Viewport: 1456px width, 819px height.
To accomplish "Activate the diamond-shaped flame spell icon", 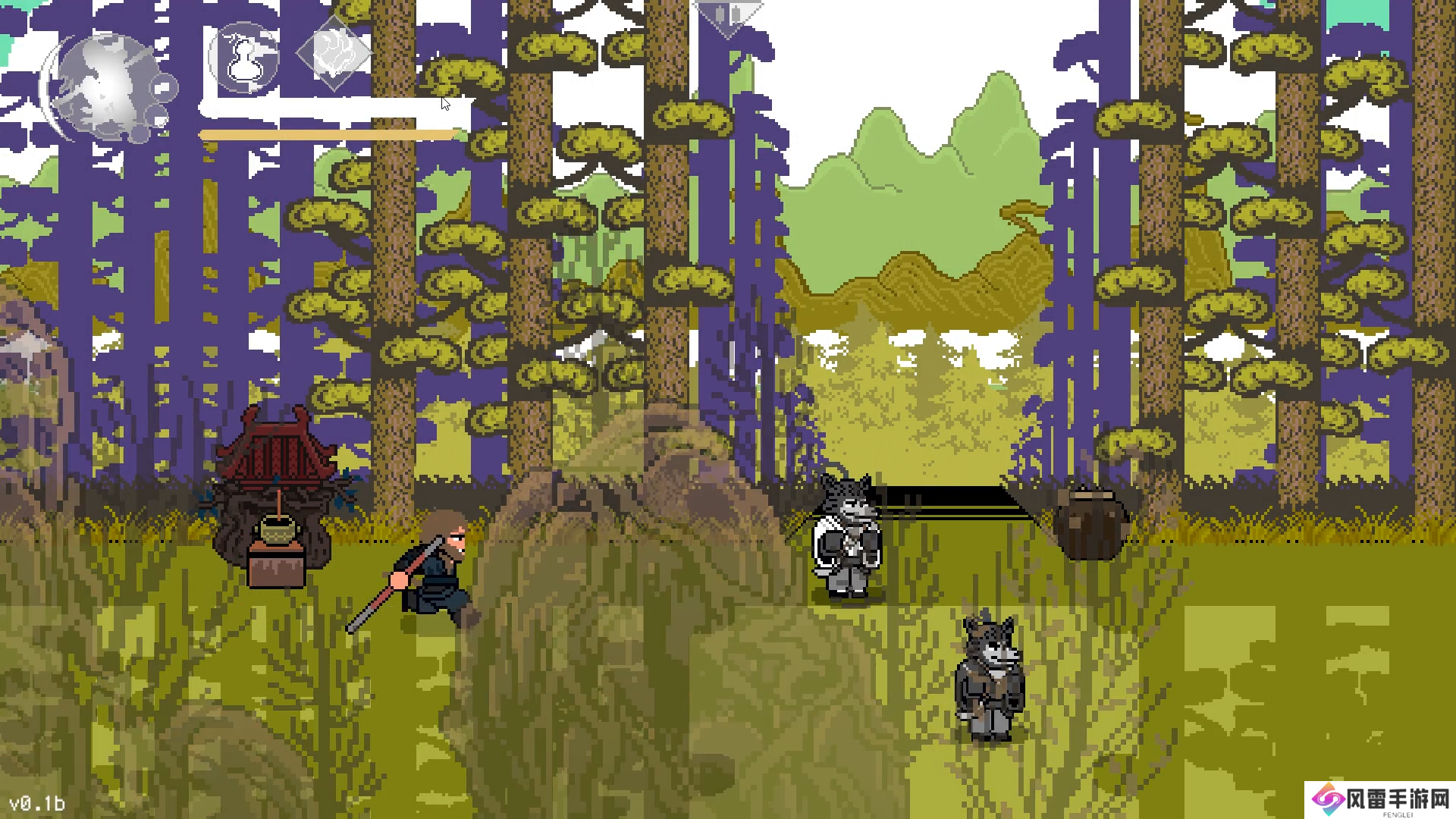I will click(x=334, y=53).
